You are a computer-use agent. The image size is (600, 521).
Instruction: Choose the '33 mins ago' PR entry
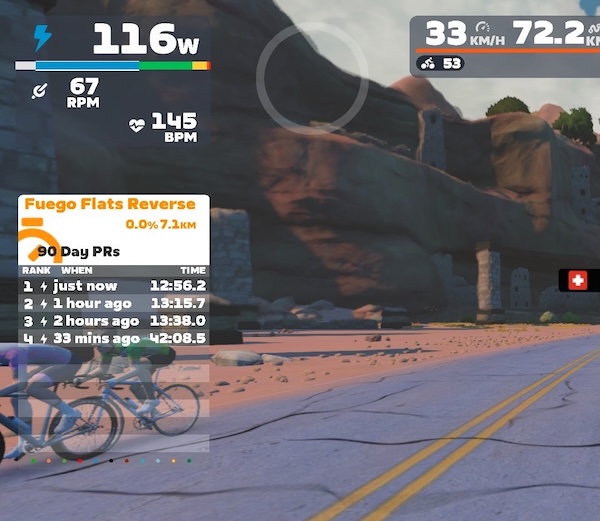coord(114,339)
